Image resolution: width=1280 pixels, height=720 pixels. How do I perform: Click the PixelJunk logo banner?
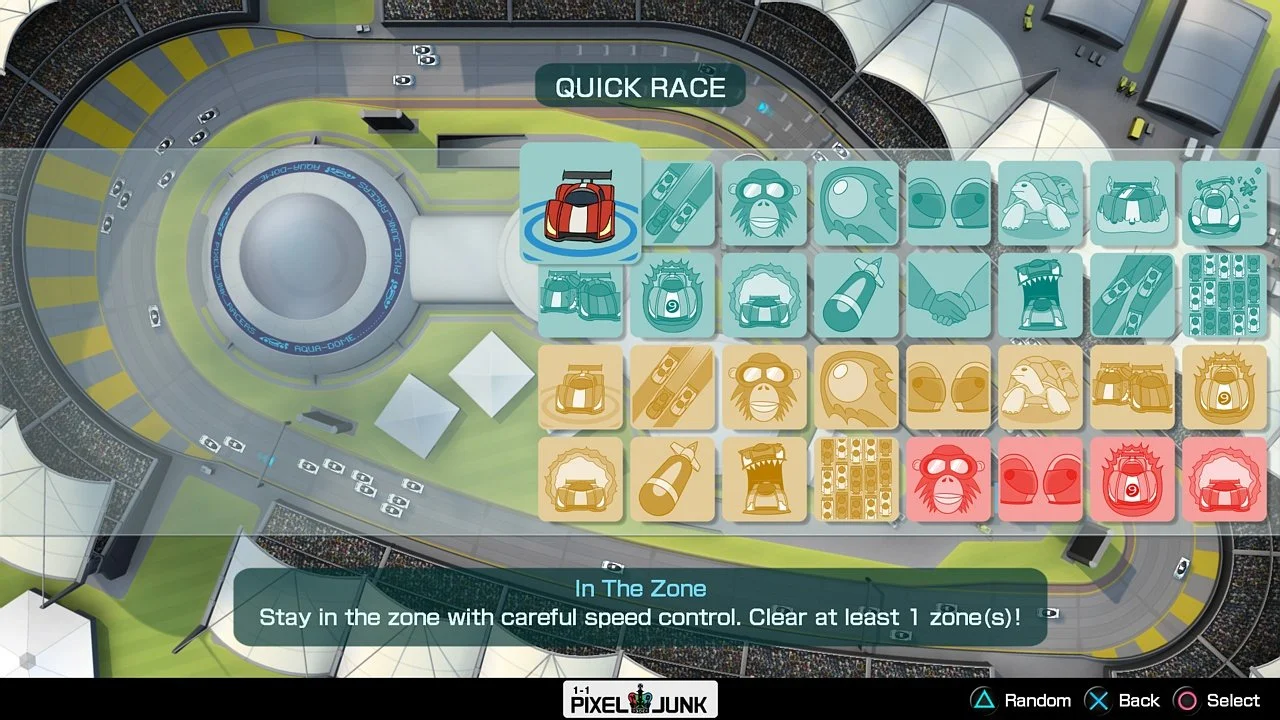[640, 700]
